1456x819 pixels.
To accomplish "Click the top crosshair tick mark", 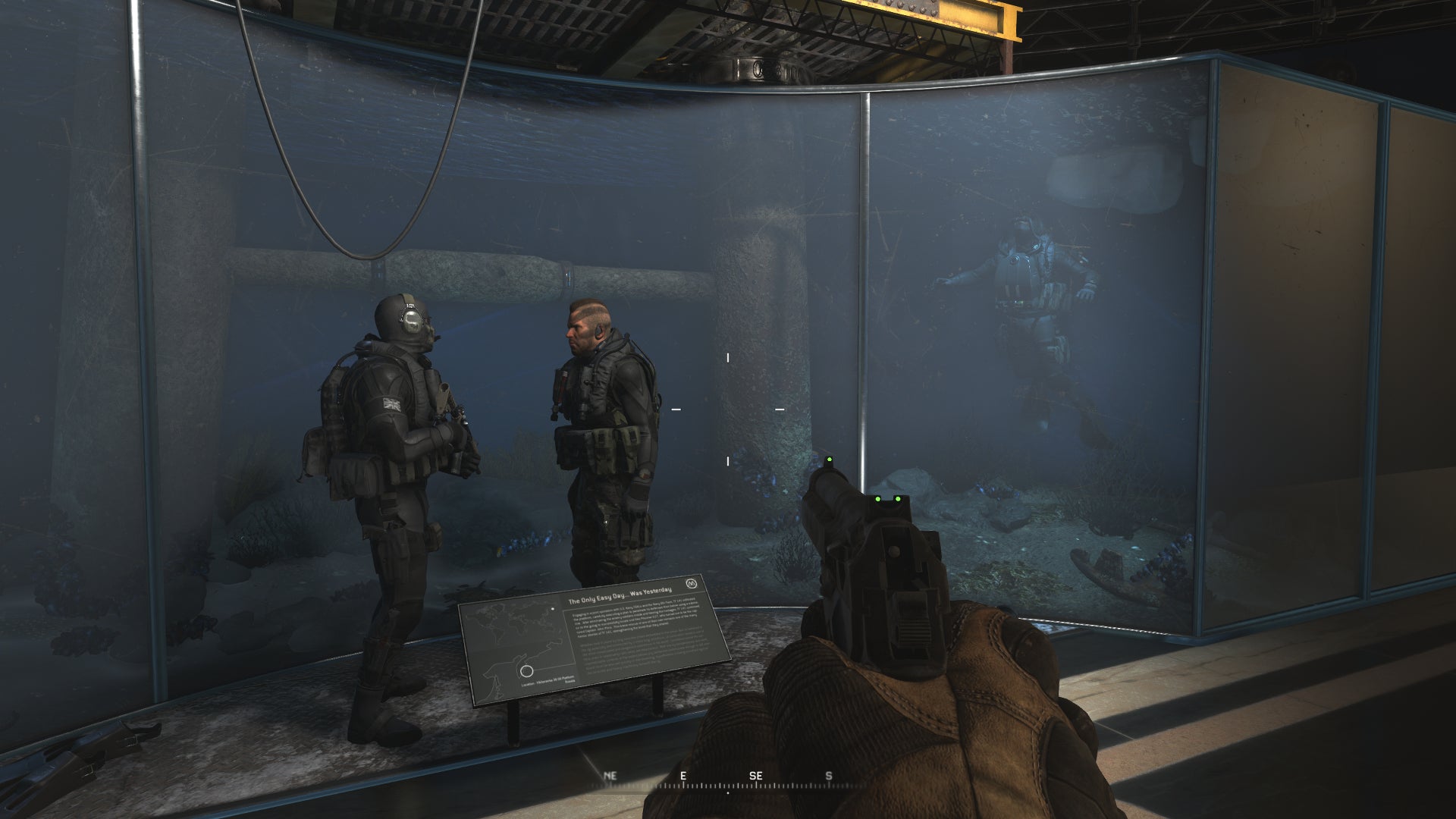I will click(728, 356).
